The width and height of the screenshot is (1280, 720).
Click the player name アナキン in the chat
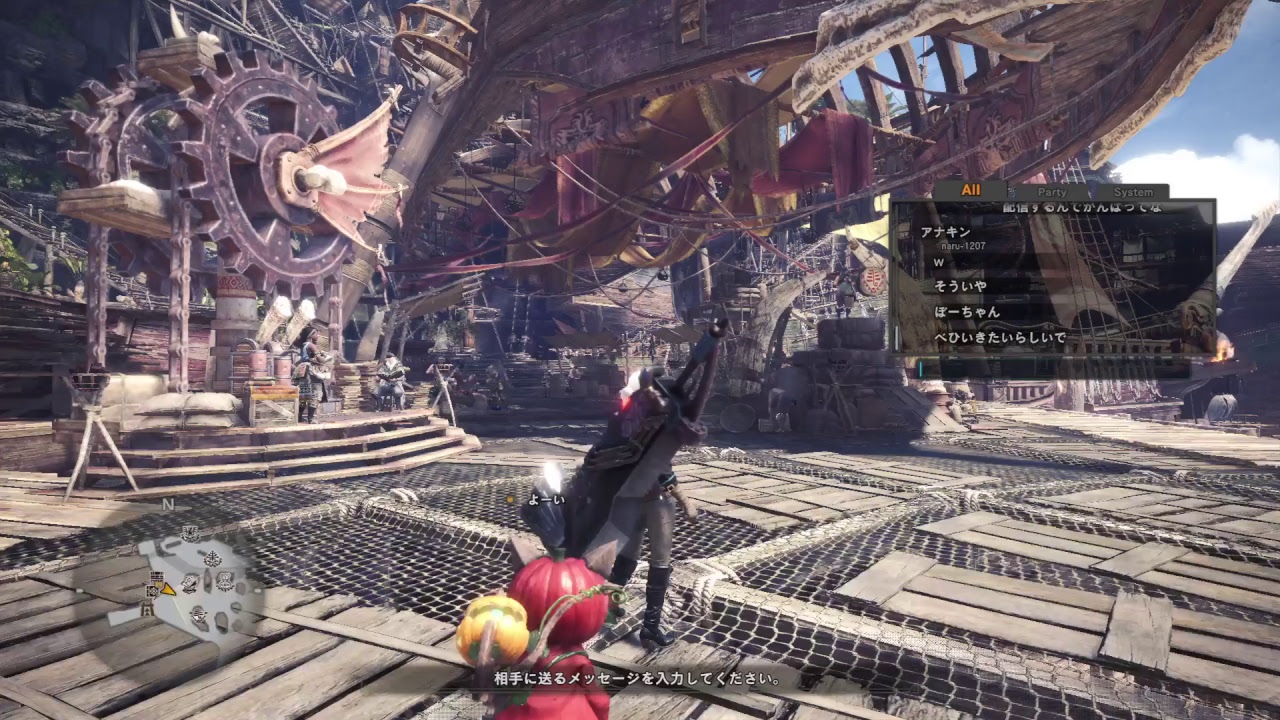click(x=946, y=231)
